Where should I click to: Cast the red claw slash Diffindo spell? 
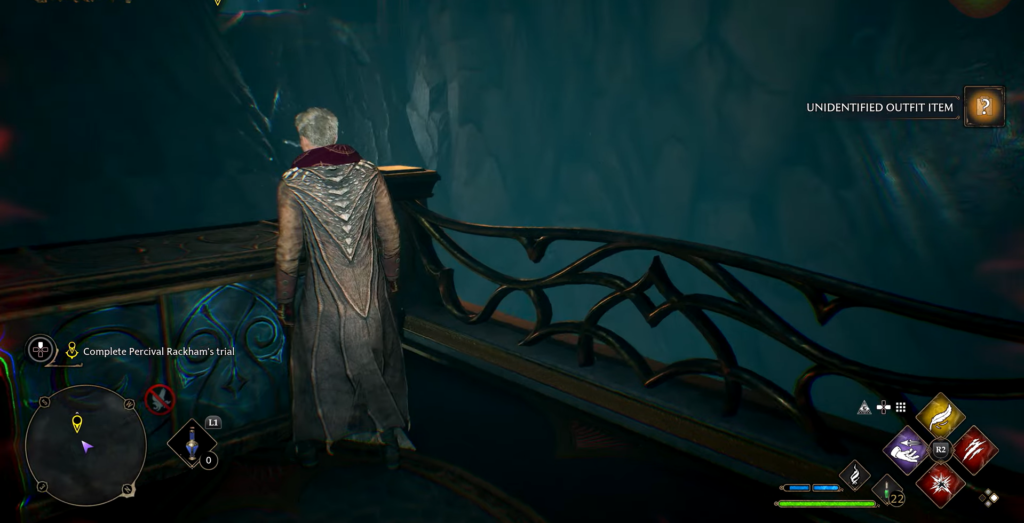[974, 449]
